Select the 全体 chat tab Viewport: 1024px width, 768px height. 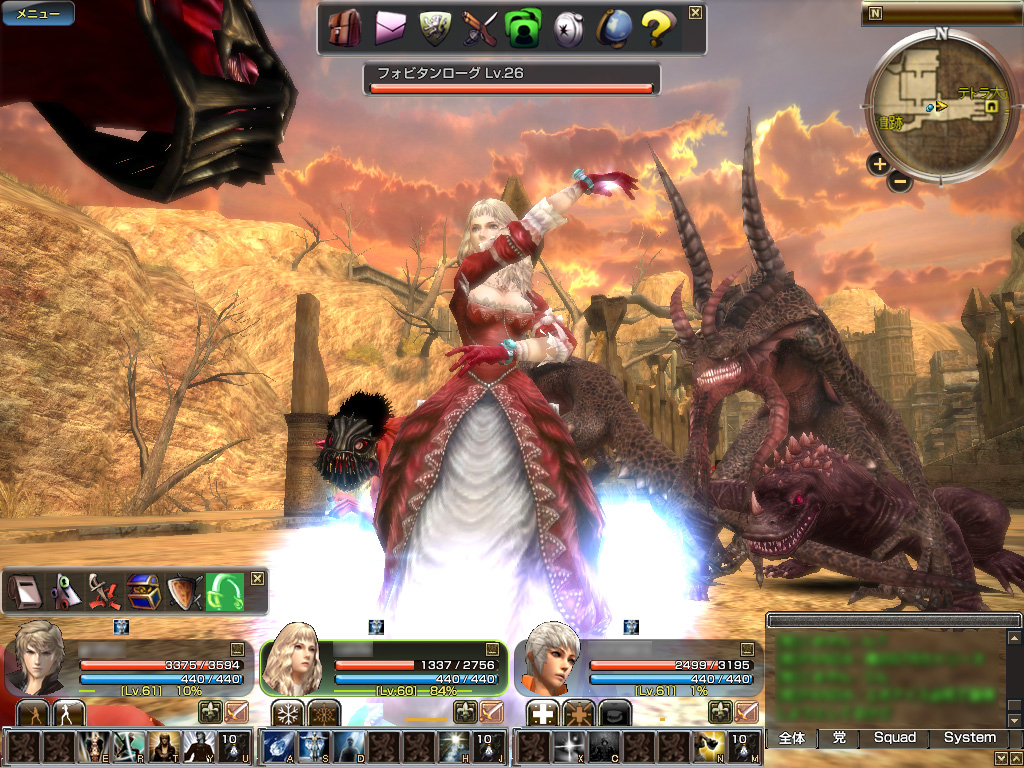(x=791, y=738)
